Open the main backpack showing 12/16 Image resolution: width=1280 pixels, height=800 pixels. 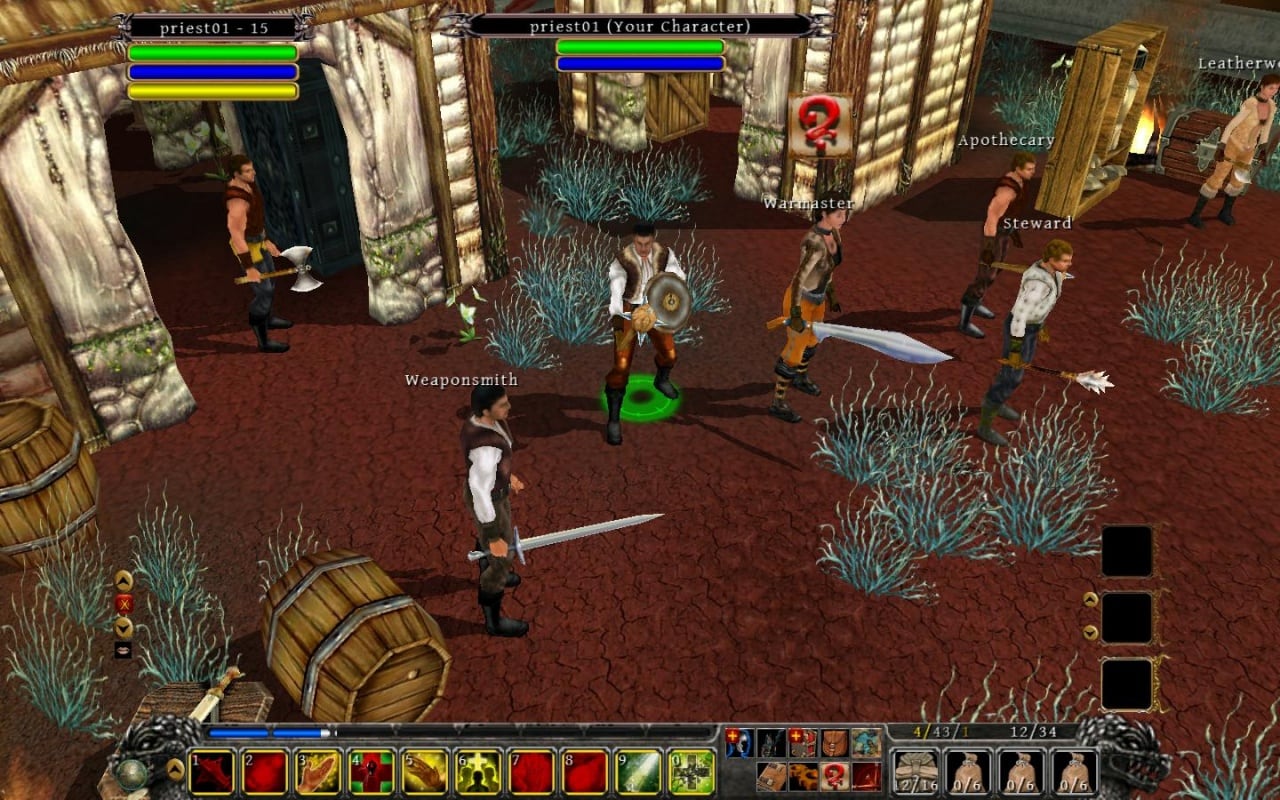coord(914,772)
